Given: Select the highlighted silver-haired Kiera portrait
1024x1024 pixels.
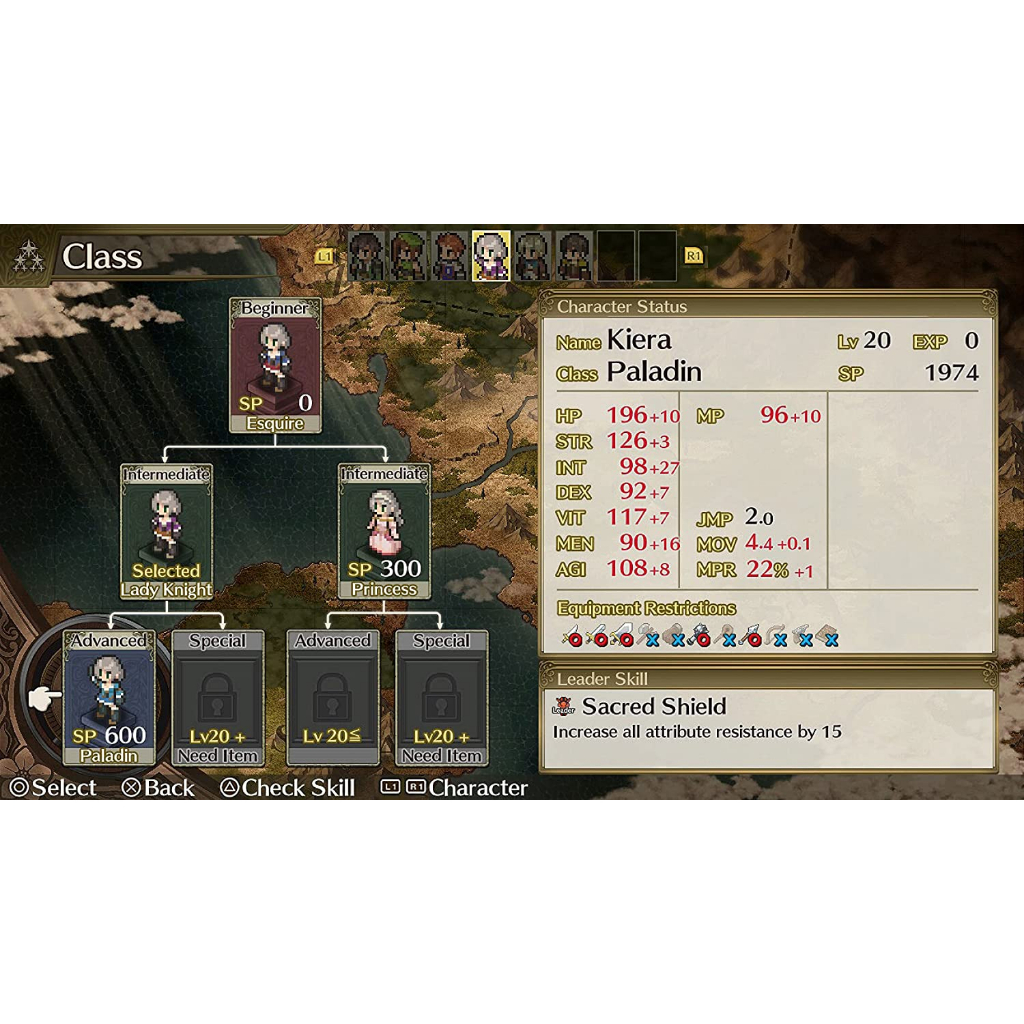Looking at the screenshot, I should [491, 256].
